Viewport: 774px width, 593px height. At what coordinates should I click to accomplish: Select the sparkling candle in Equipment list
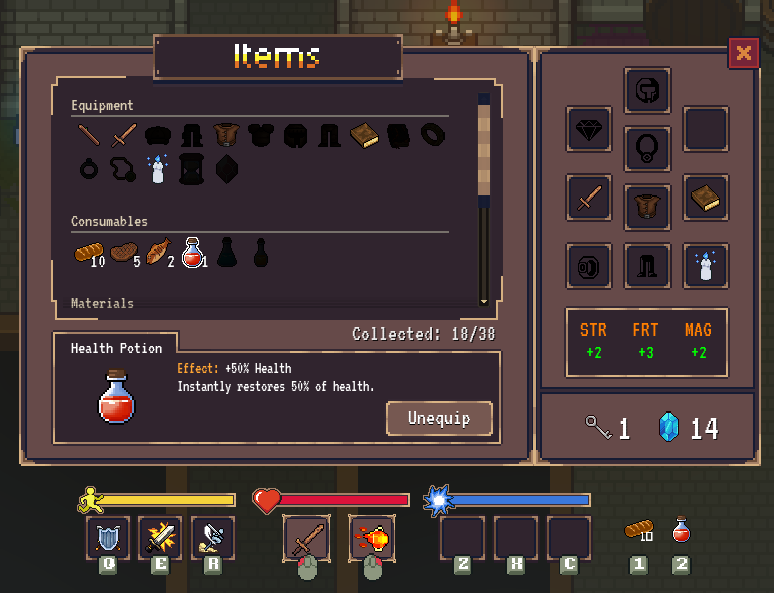pyautogui.click(x=157, y=169)
